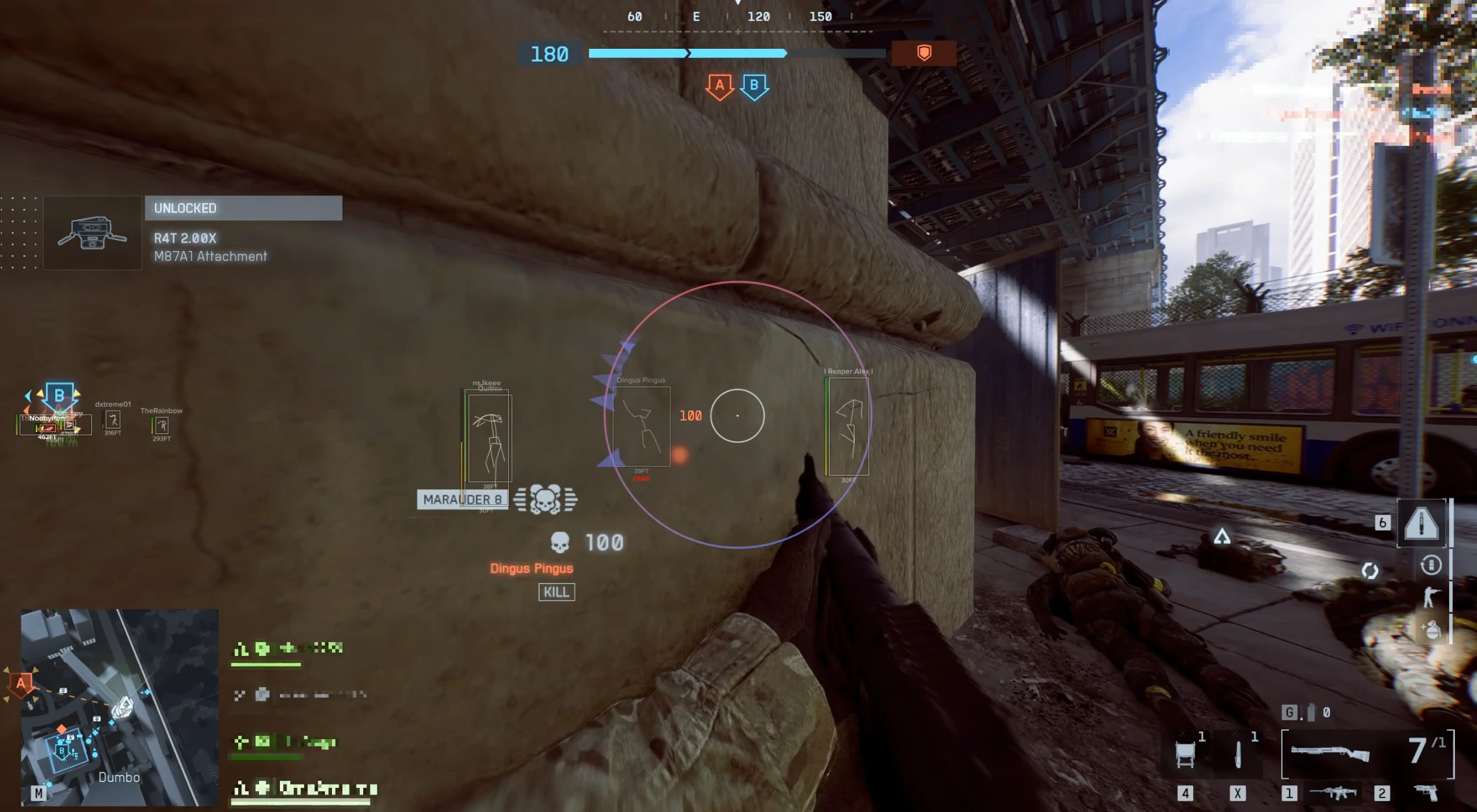The height and width of the screenshot is (812, 1477).
Task: Click the squad wipe skull cluster icon
Action: click(547, 500)
